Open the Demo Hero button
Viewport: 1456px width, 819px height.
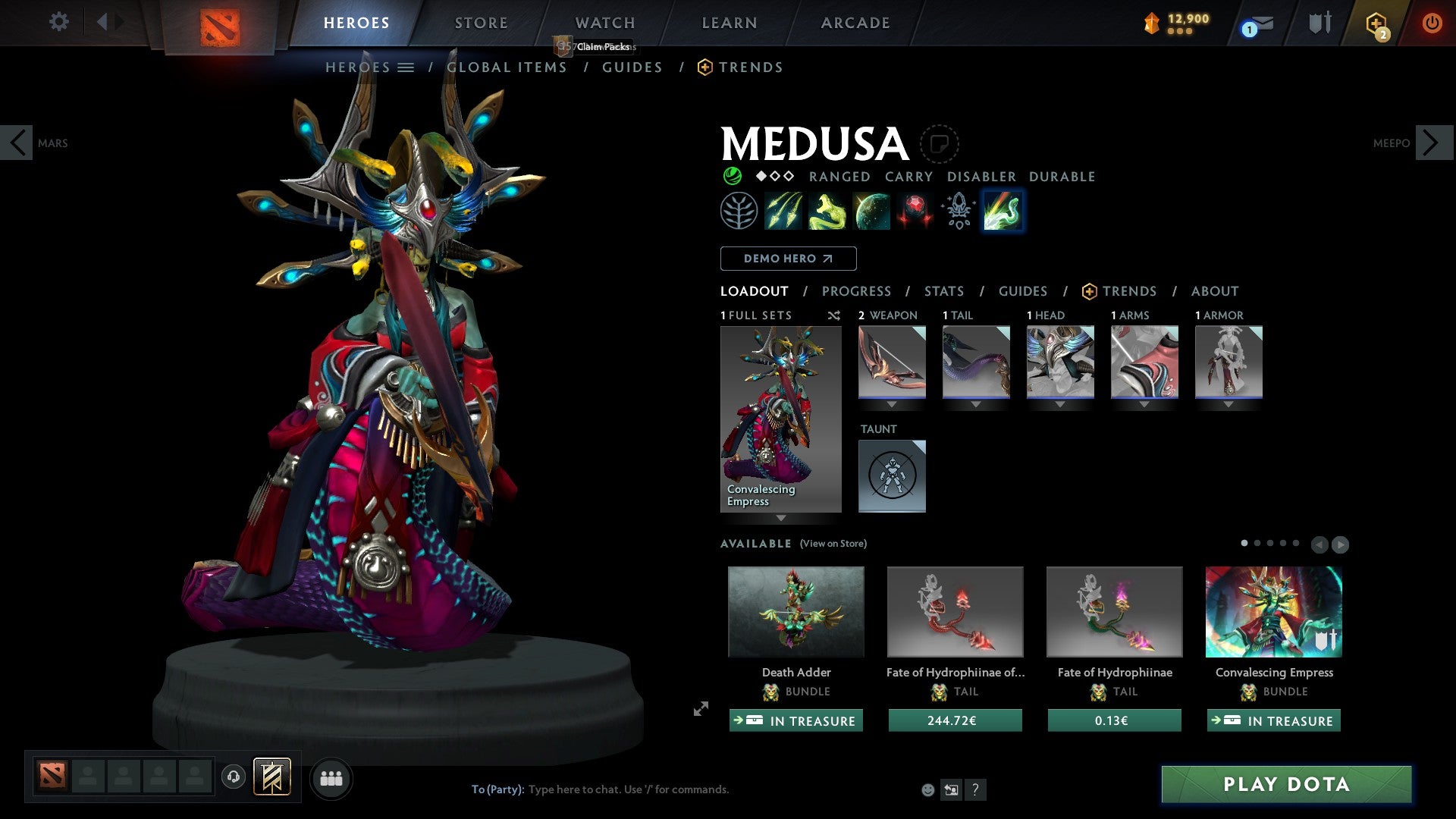pos(788,258)
